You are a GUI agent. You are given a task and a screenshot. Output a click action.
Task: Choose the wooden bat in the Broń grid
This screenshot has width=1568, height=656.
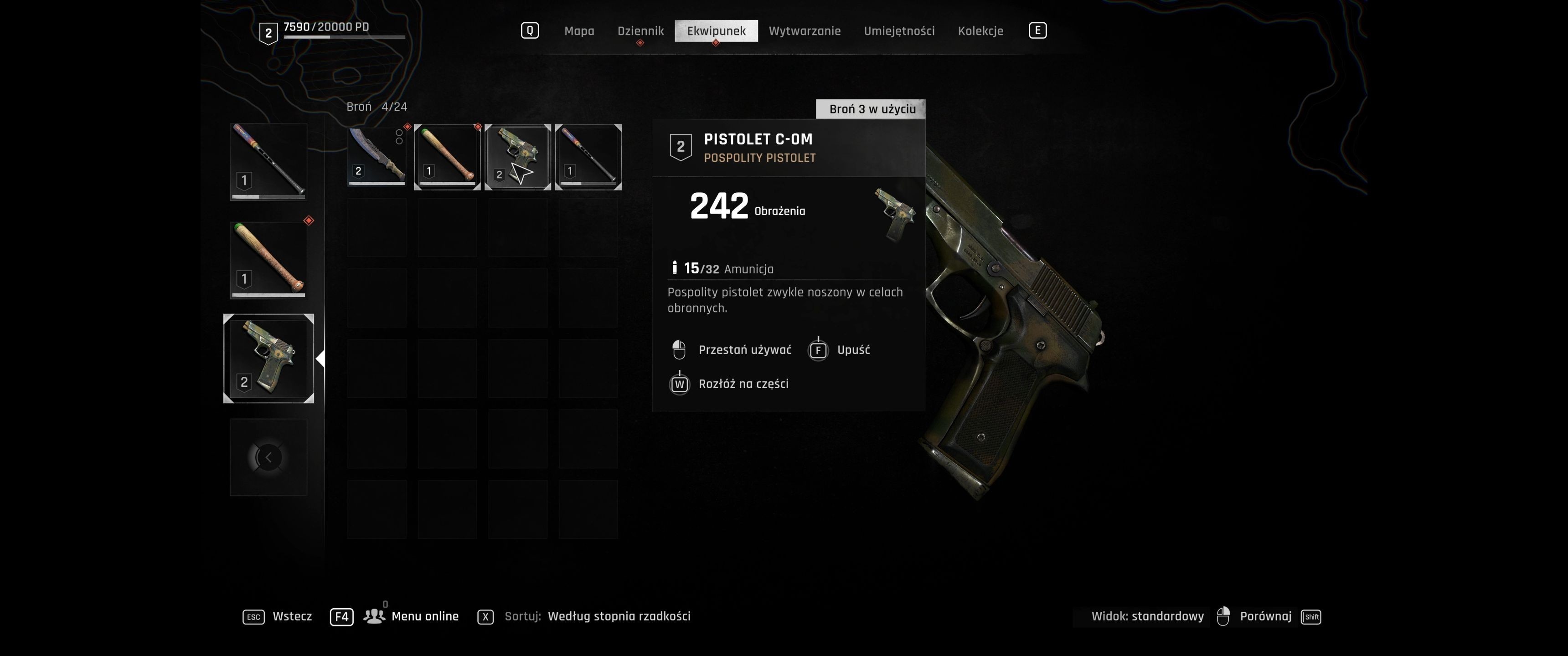(448, 156)
